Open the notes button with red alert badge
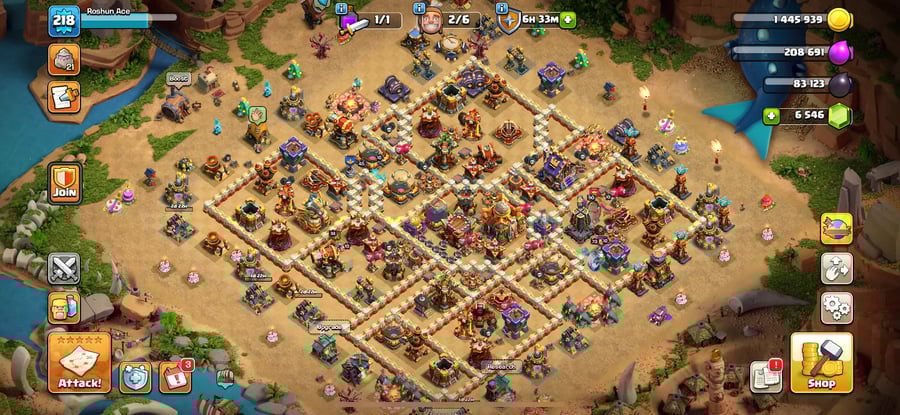The width and height of the screenshot is (900, 415). click(x=765, y=376)
